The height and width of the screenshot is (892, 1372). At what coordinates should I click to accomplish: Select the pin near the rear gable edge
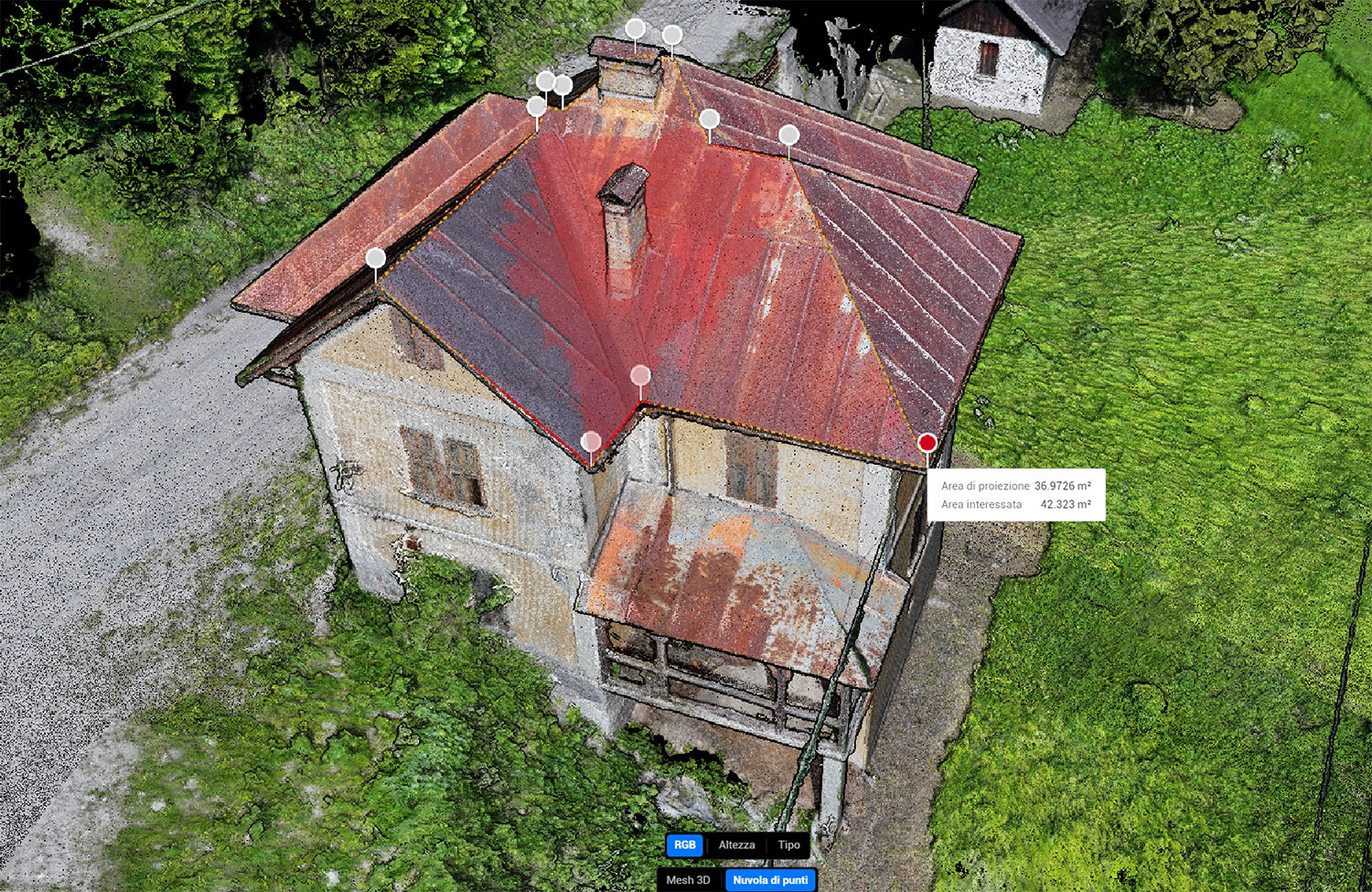coord(711,117)
